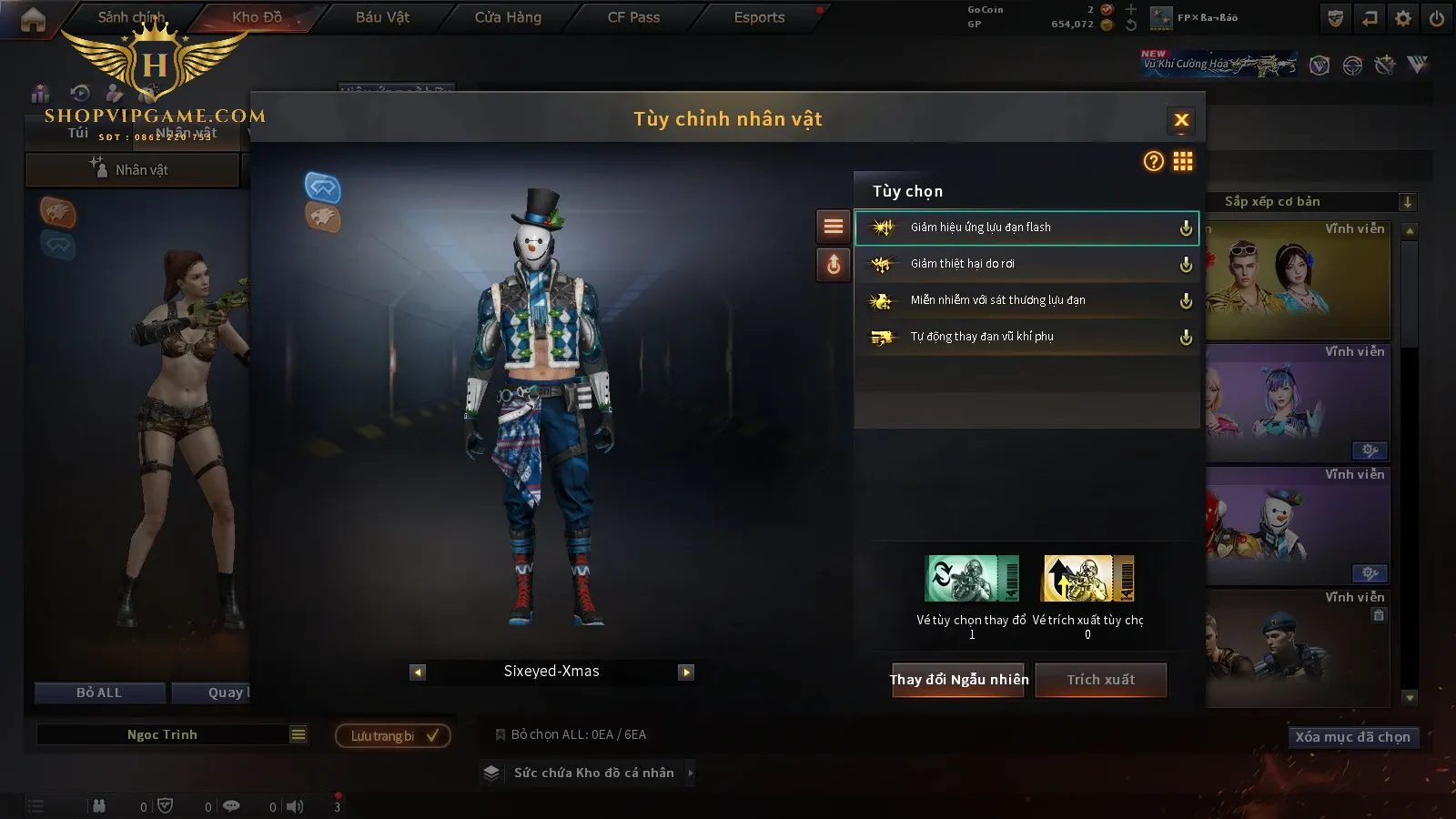Toggle the yellow grid view icon
1456x819 pixels.
tap(1183, 162)
